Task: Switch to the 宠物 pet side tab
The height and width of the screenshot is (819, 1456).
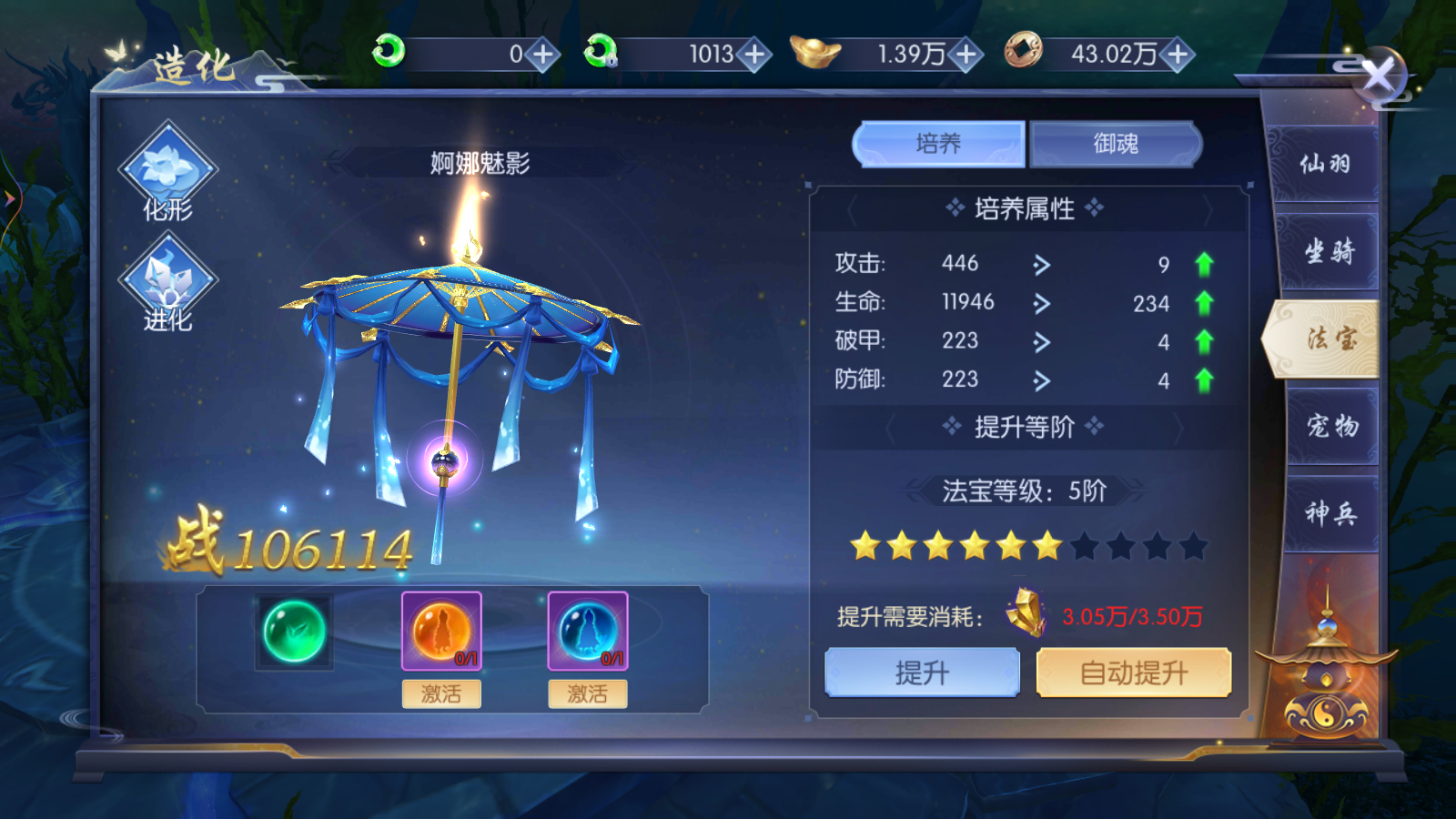Action: (1331, 425)
